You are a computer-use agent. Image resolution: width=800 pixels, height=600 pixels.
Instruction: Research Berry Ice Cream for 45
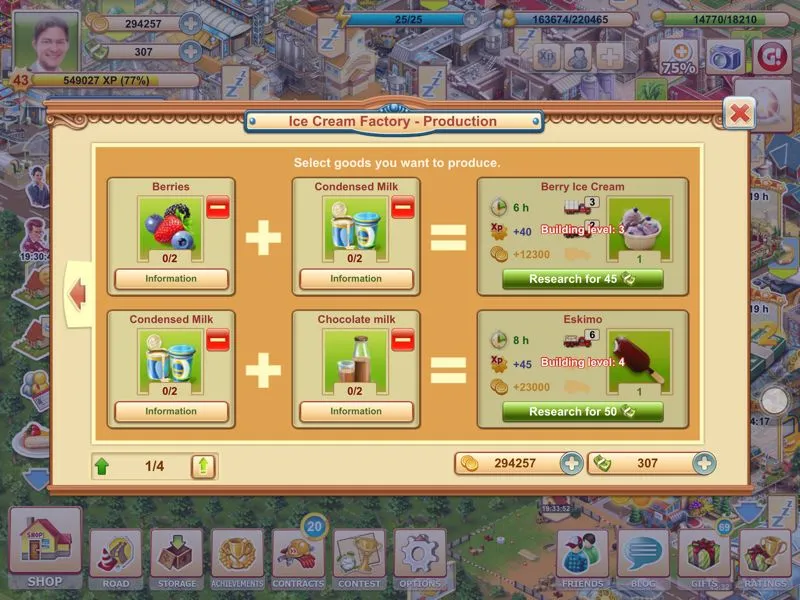pyautogui.click(x=582, y=279)
